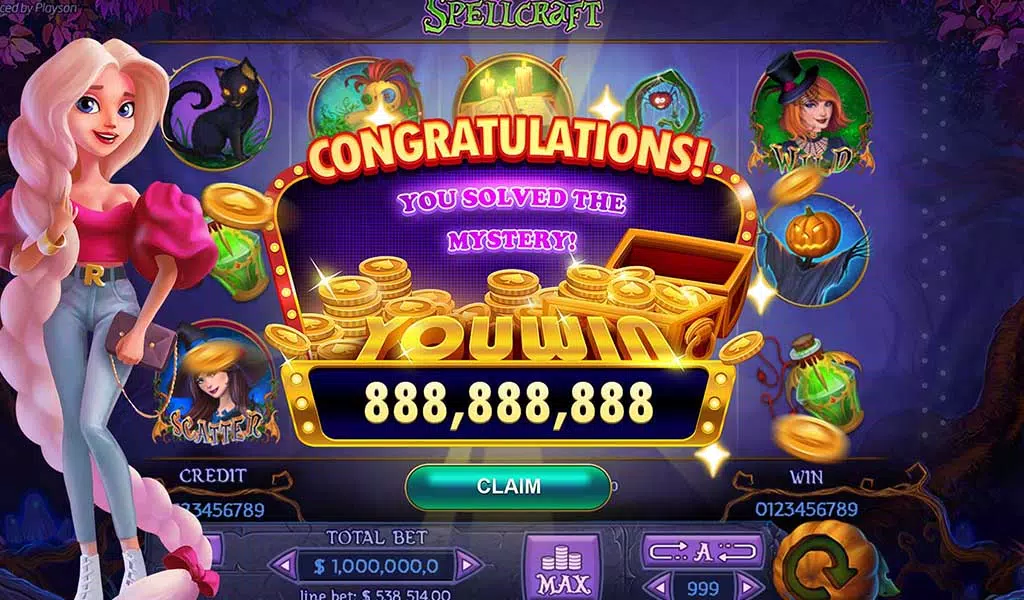Viewport: 1024px width, 600px height.
Task: Set the bet to MAX
Action: coord(563,568)
